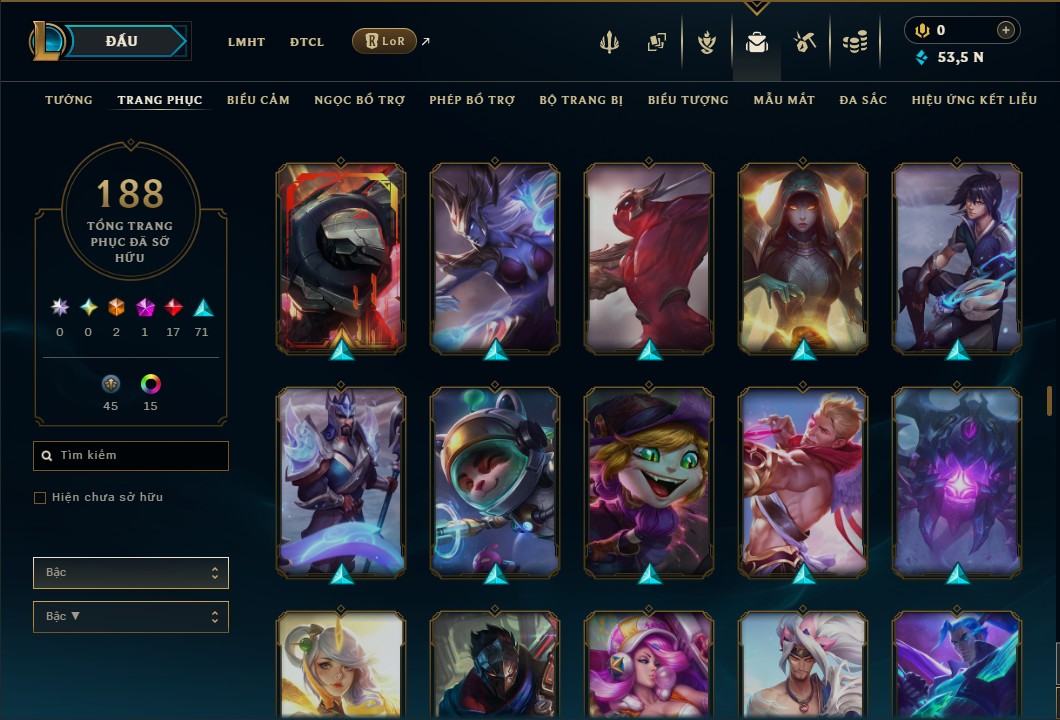1060x720 pixels.
Task: Open the coin stack store icon
Action: click(x=854, y=42)
